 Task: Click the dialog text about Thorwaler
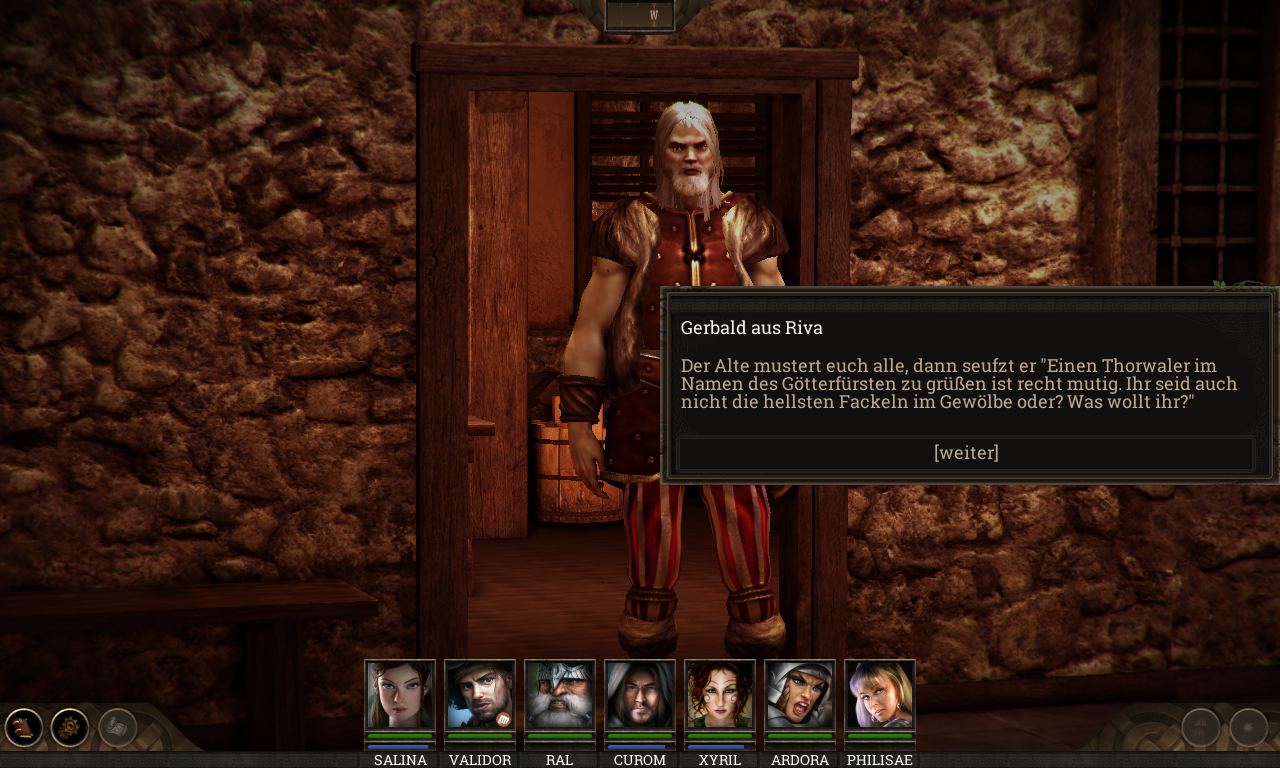(958, 383)
